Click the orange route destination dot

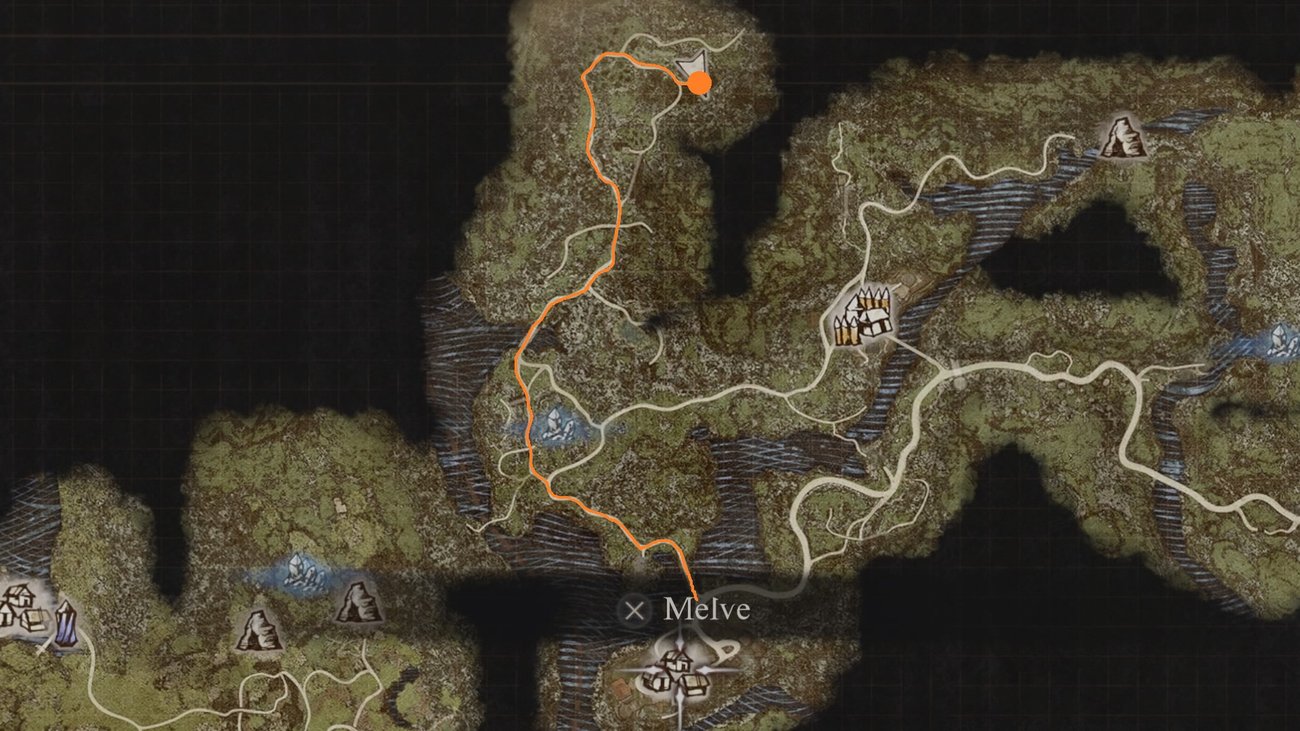tap(700, 83)
